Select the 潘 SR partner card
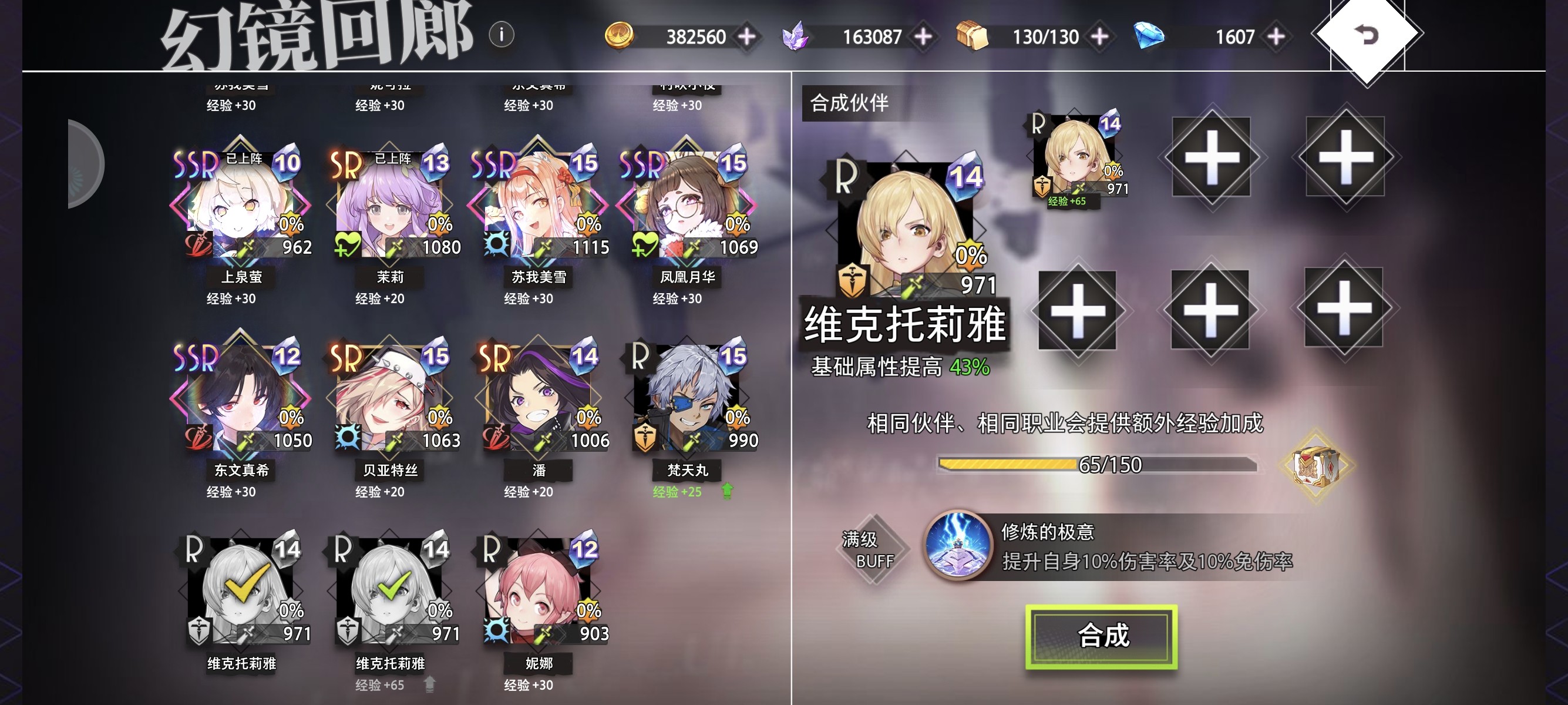 539,400
